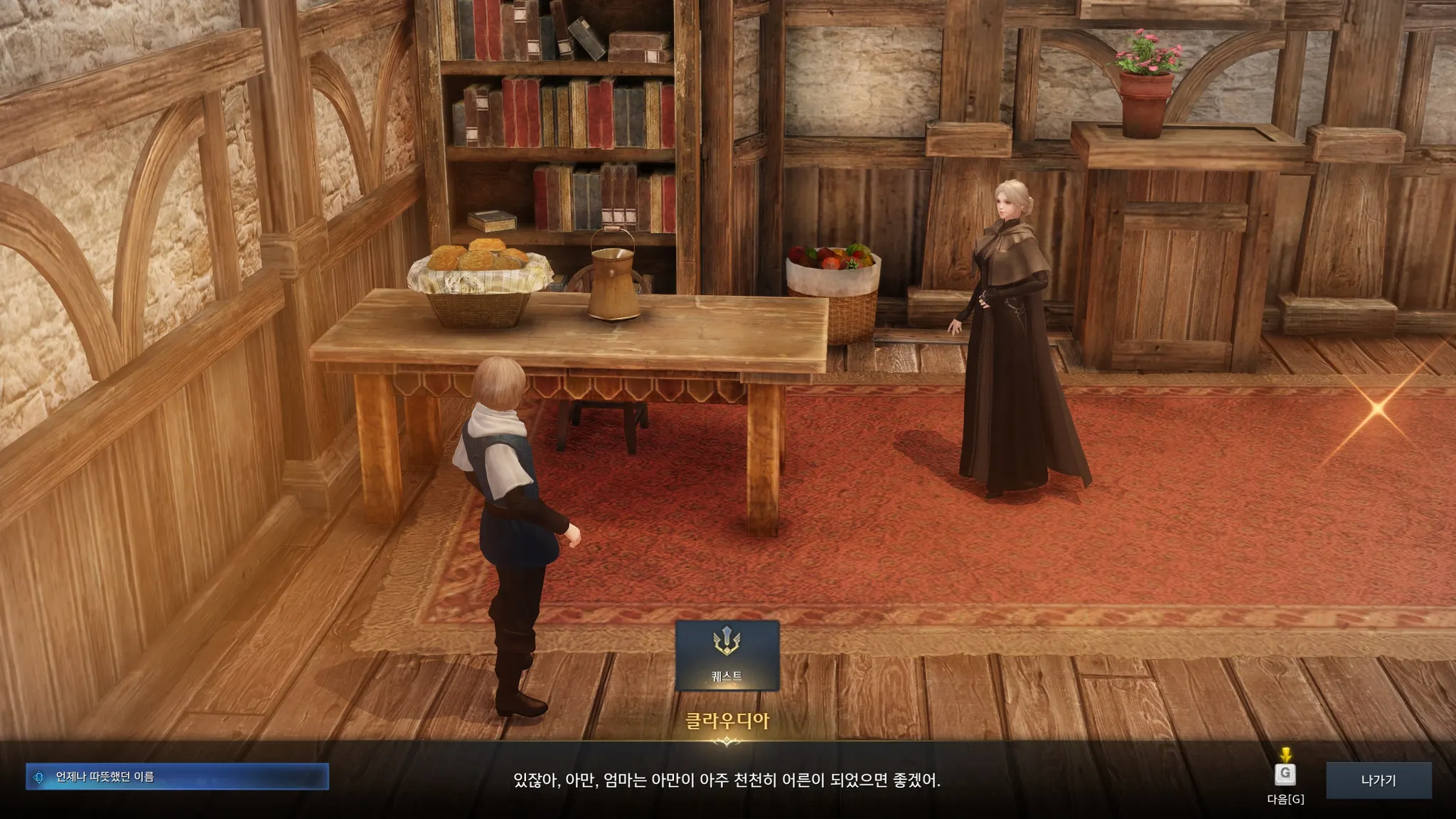Open the 퀘스트 quest button
Viewport: 1456px width, 819px height.
pos(727,655)
